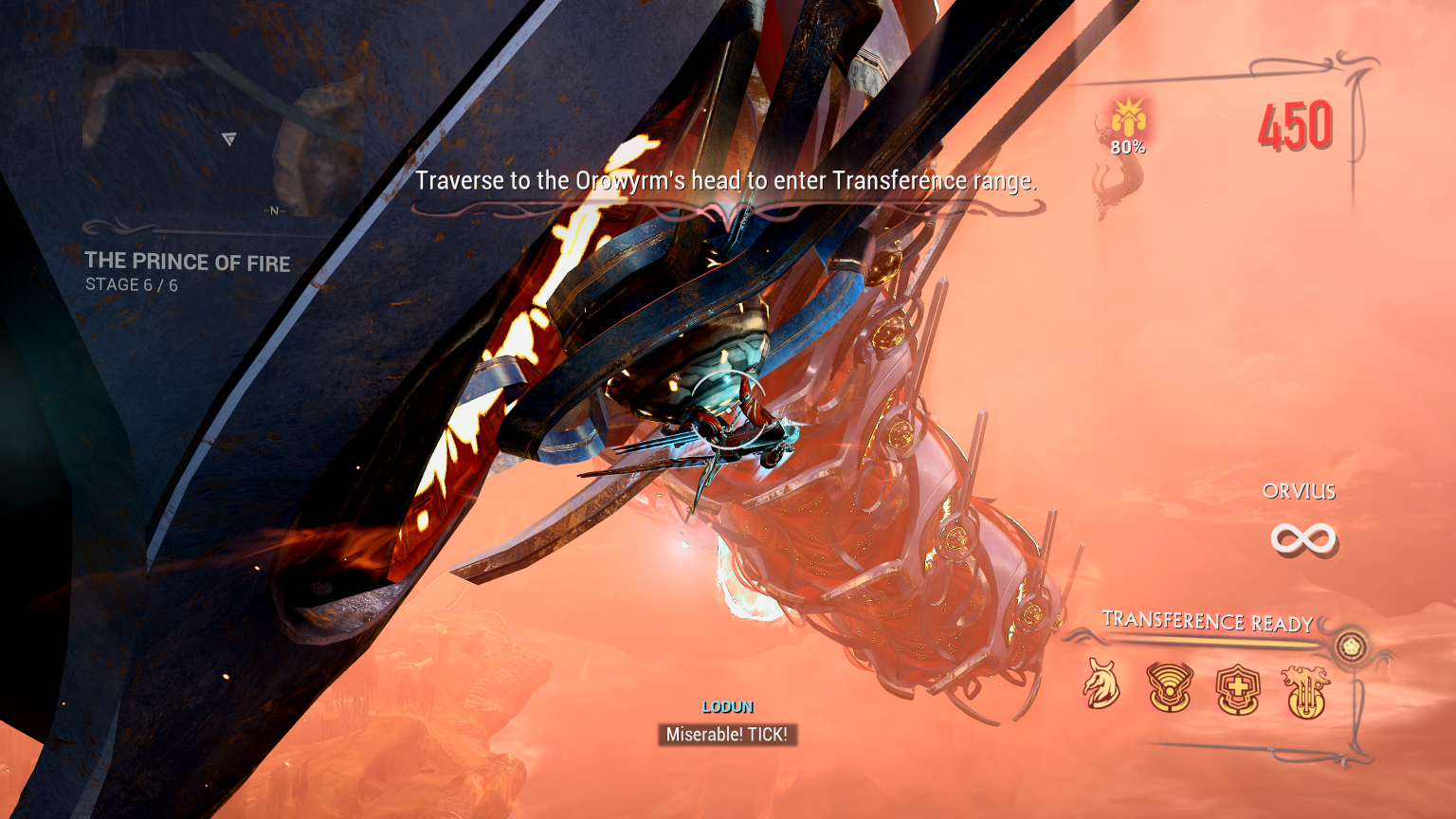Image resolution: width=1456 pixels, height=819 pixels.
Task: Click the ORVIUS weapon label
Action: pos(1298,491)
